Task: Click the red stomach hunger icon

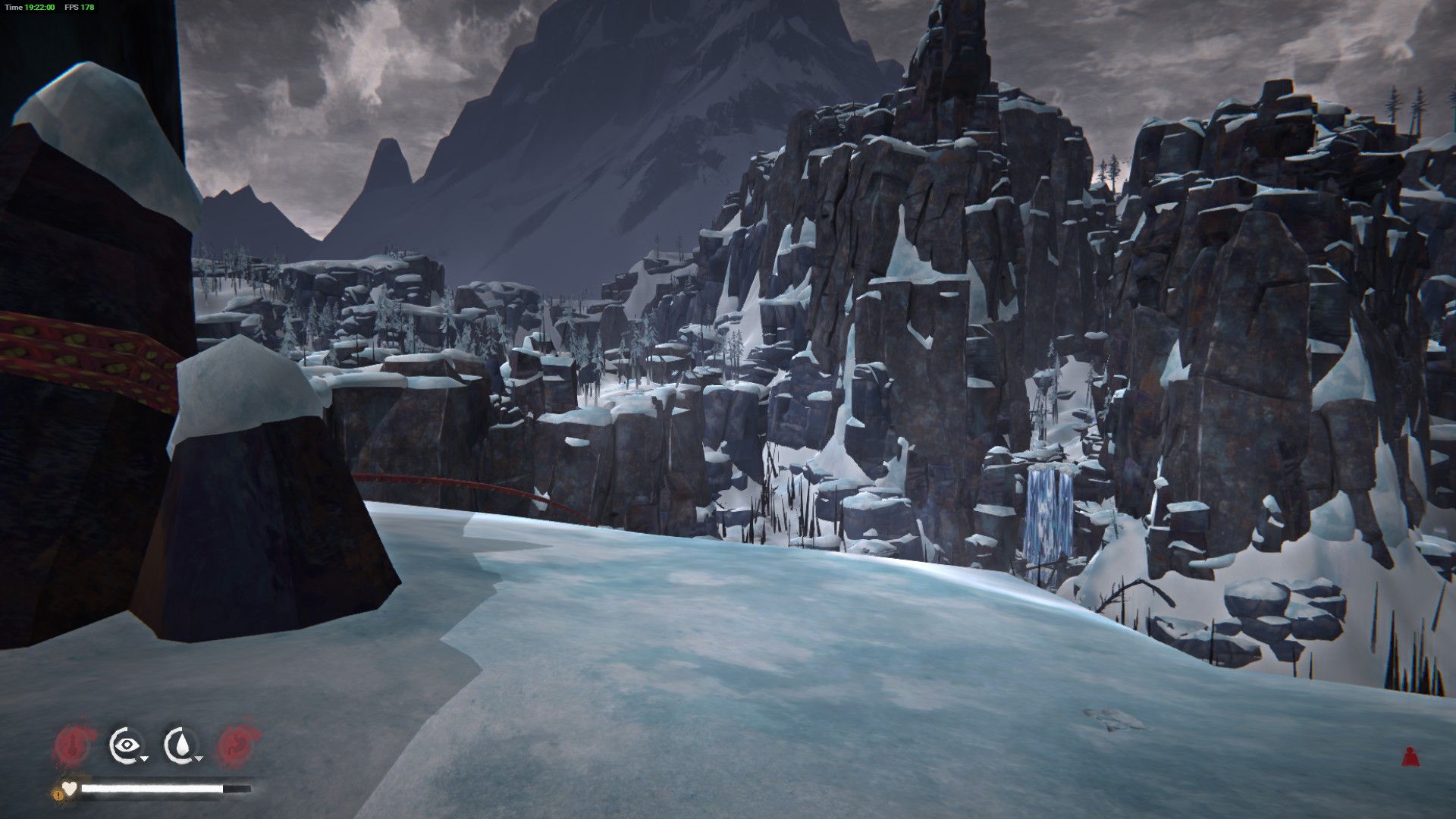Action: pos(237,745)
